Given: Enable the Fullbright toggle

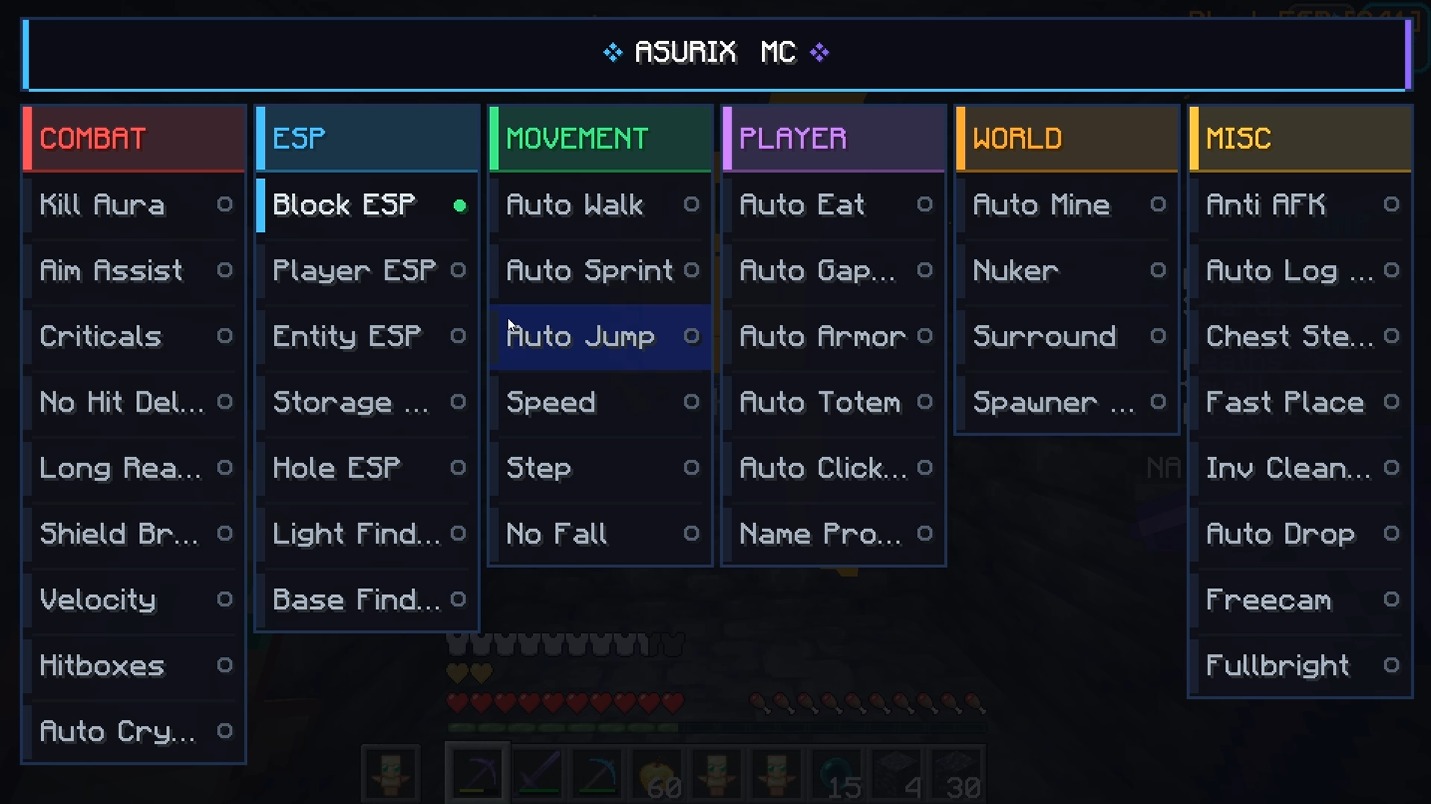Looking at the screenshot, I should (x=1391, y=665).
